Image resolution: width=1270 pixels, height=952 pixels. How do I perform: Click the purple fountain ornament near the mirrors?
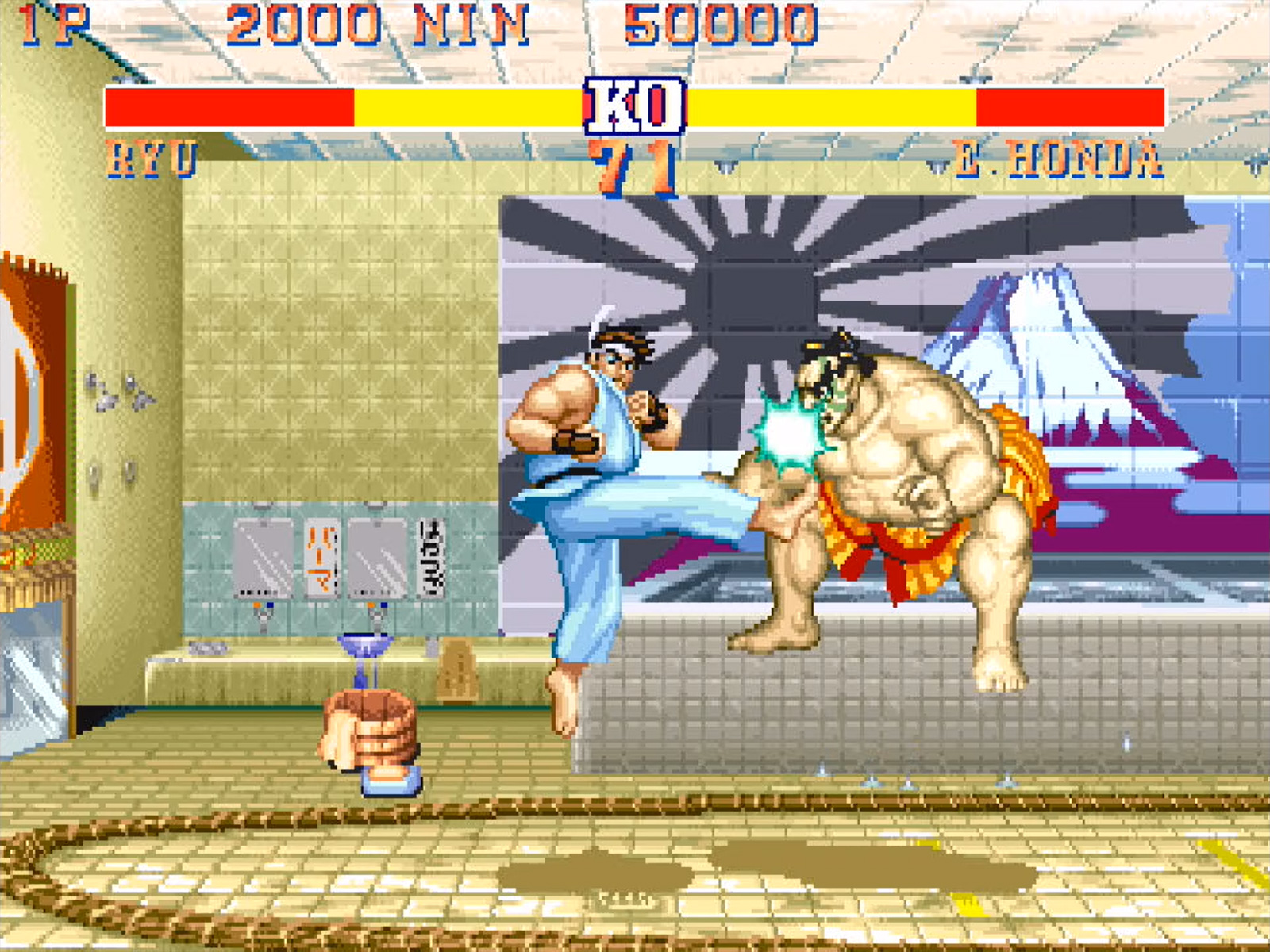pos(365,643)
